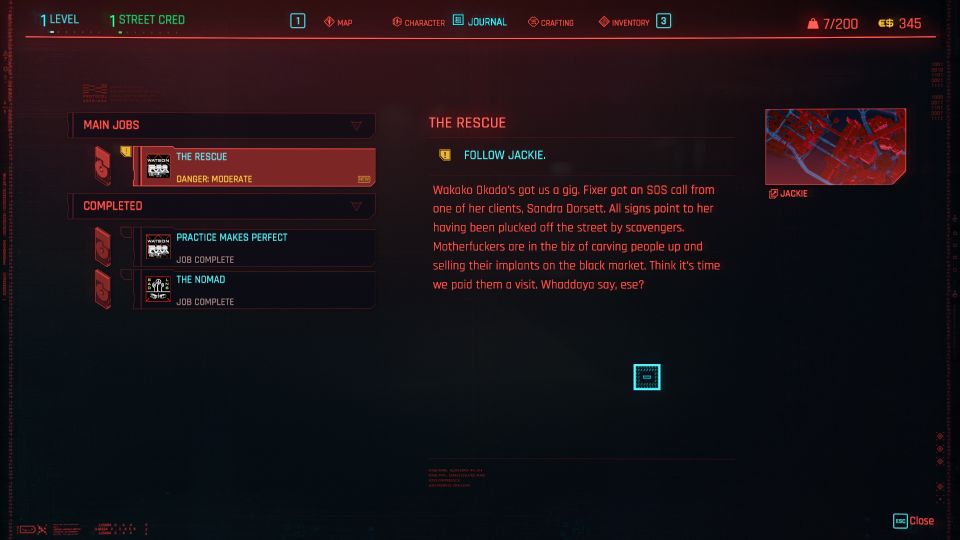Close the journal screen
Viewport: 960px width, 540px height.
point(914,521)
